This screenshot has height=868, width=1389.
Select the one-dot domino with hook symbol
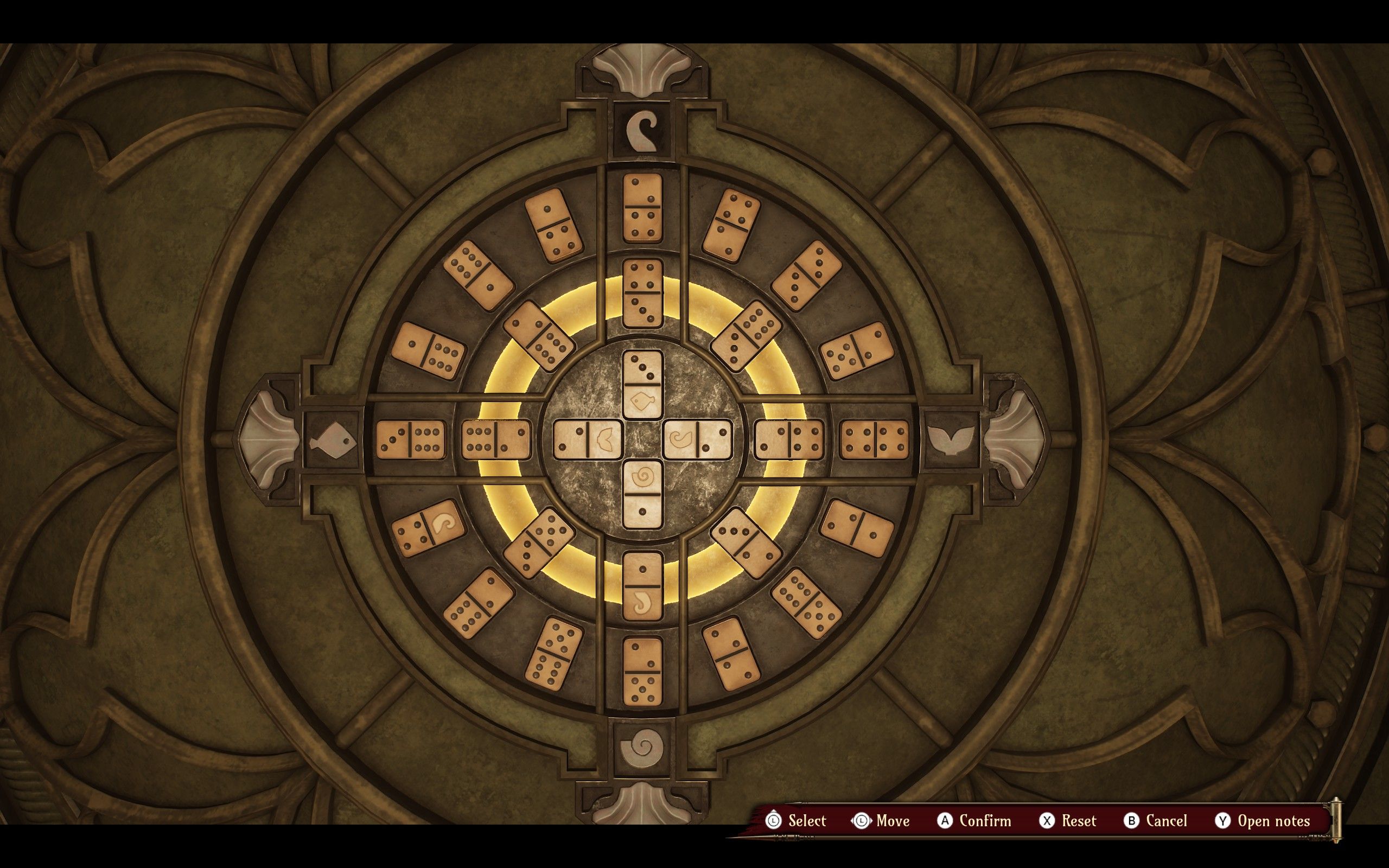coord(642,586)
